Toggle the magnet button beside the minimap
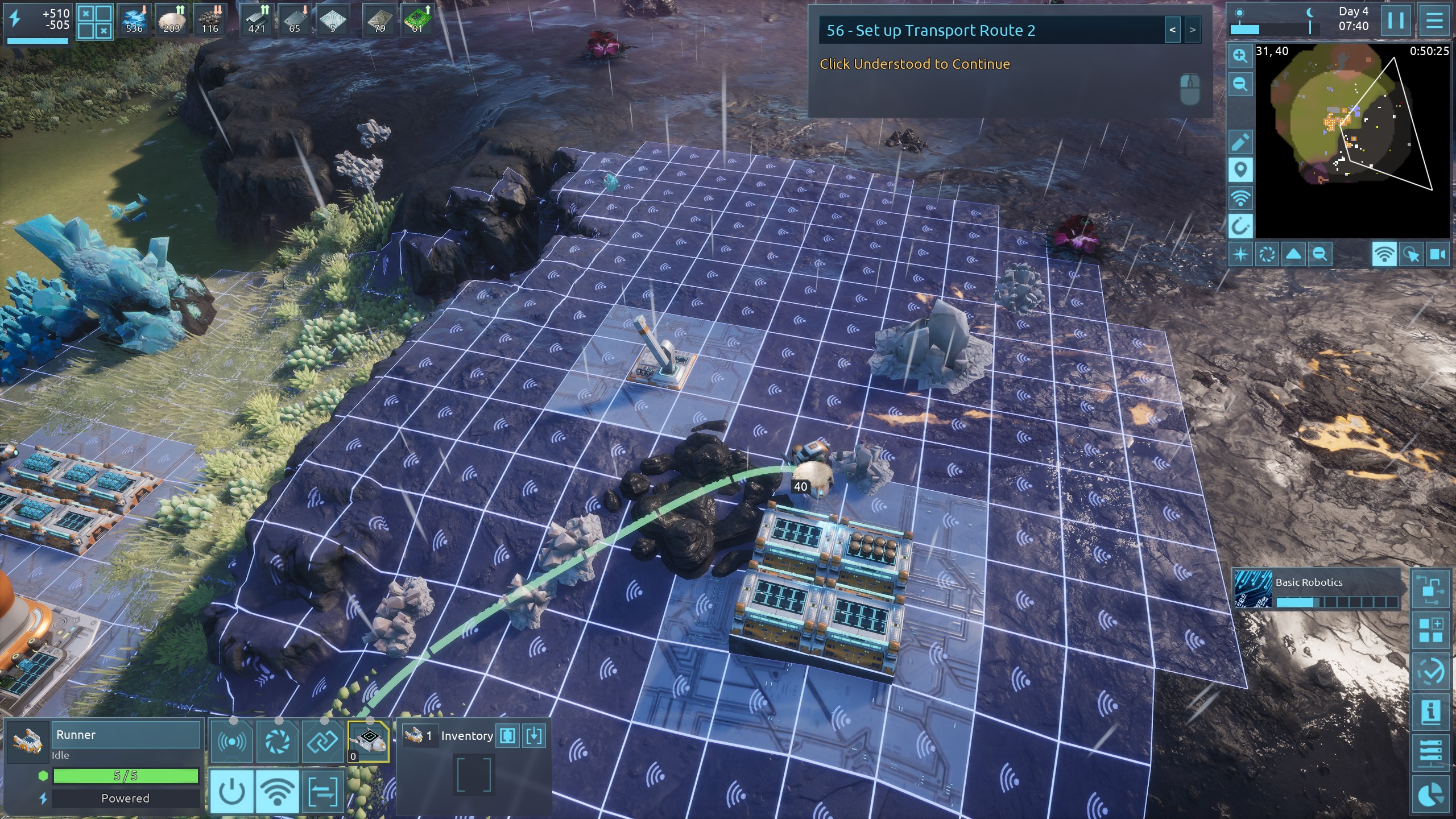The image size is (1456, 819). click(x=1240, y=227)
